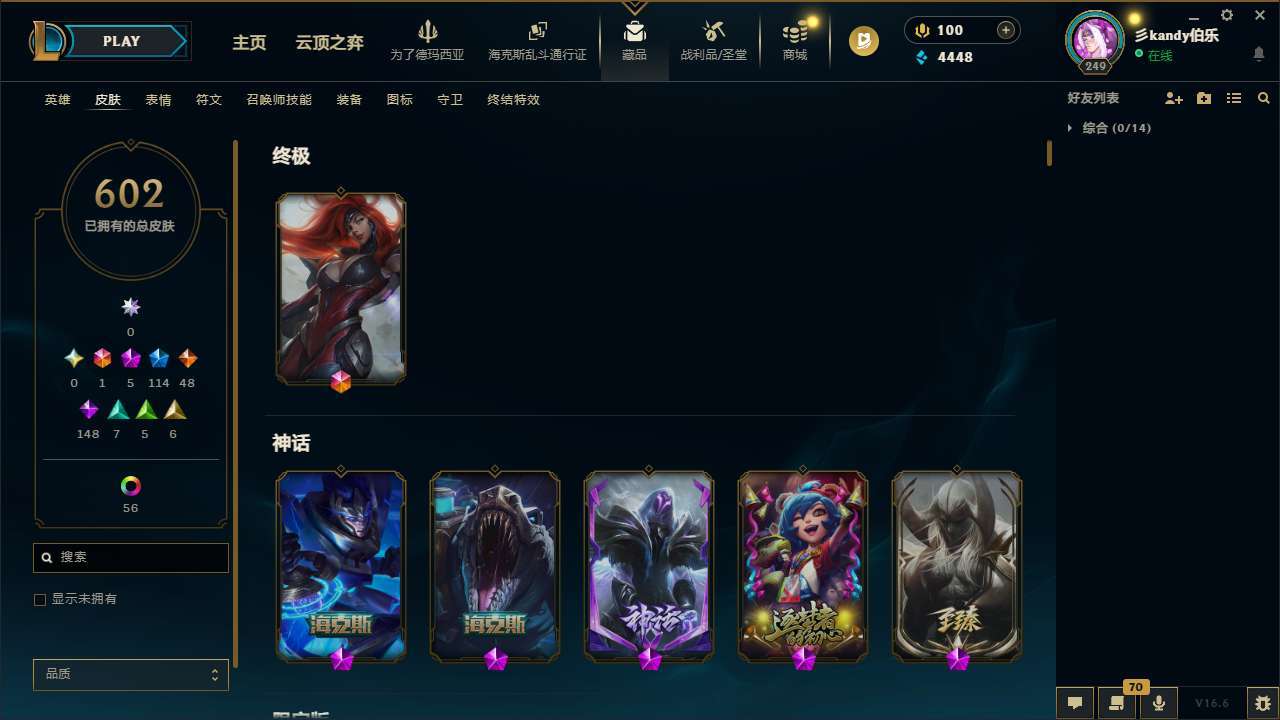Open the notification bell icon
Viewport: 1280px width, 720px height.
click(x=1259, y=55)
